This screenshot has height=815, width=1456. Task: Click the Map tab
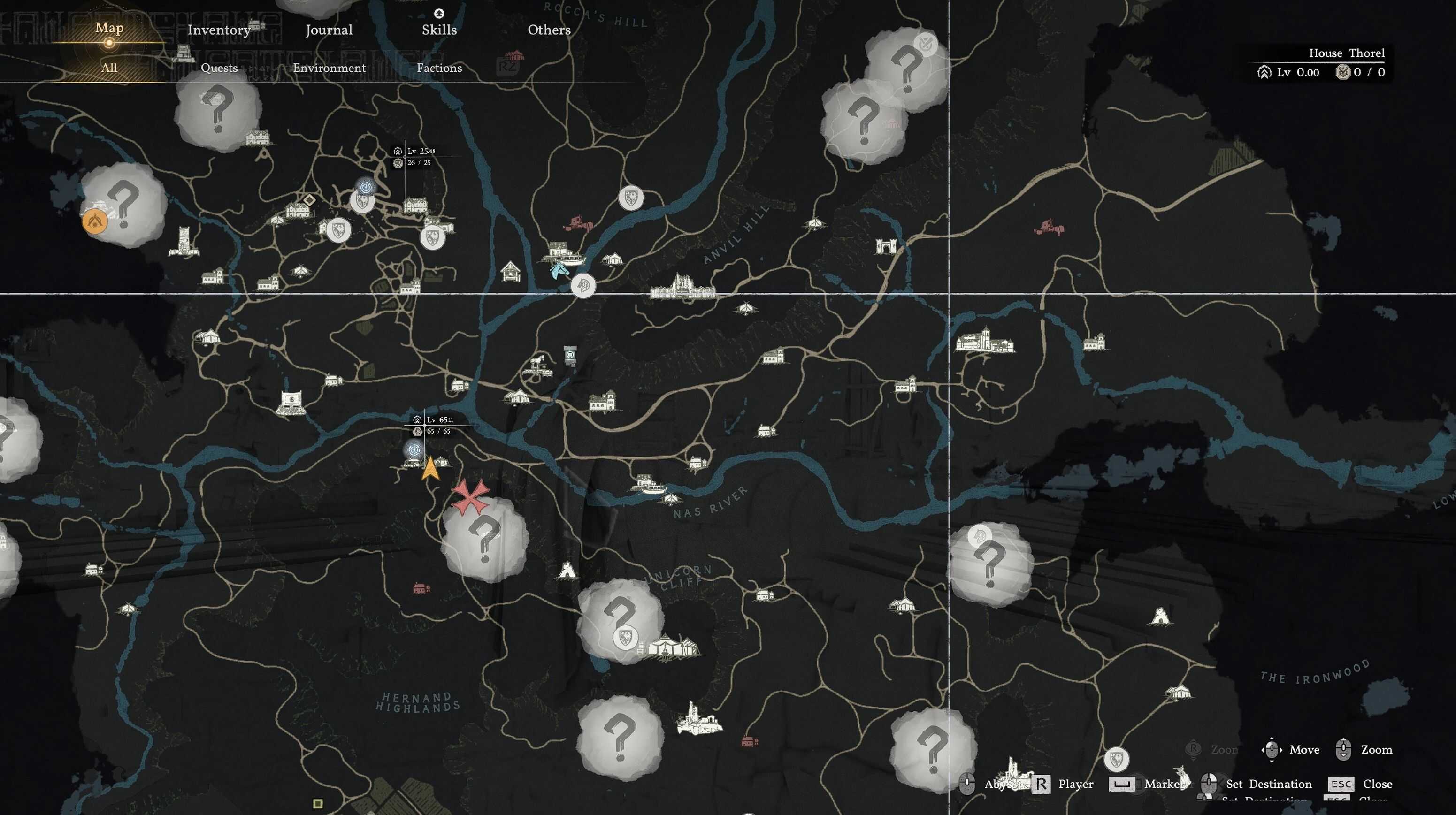[x=109, y=28]
